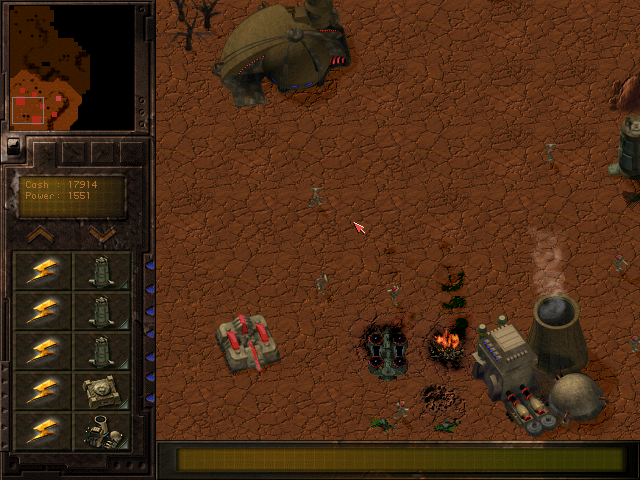Viewport: 640px width, 480px height.
Task: Toggle the small switch below the minimap
Action: tap(13, 145)
